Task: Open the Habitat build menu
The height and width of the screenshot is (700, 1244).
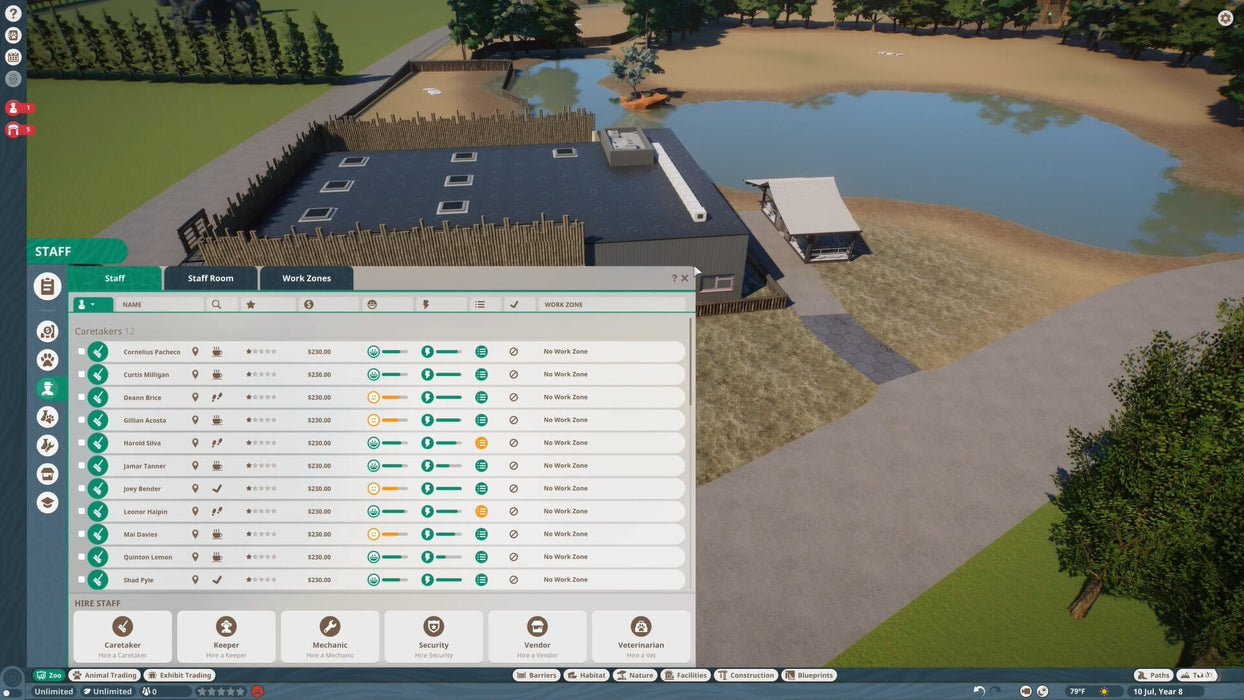Action: [x=586, y=675]
